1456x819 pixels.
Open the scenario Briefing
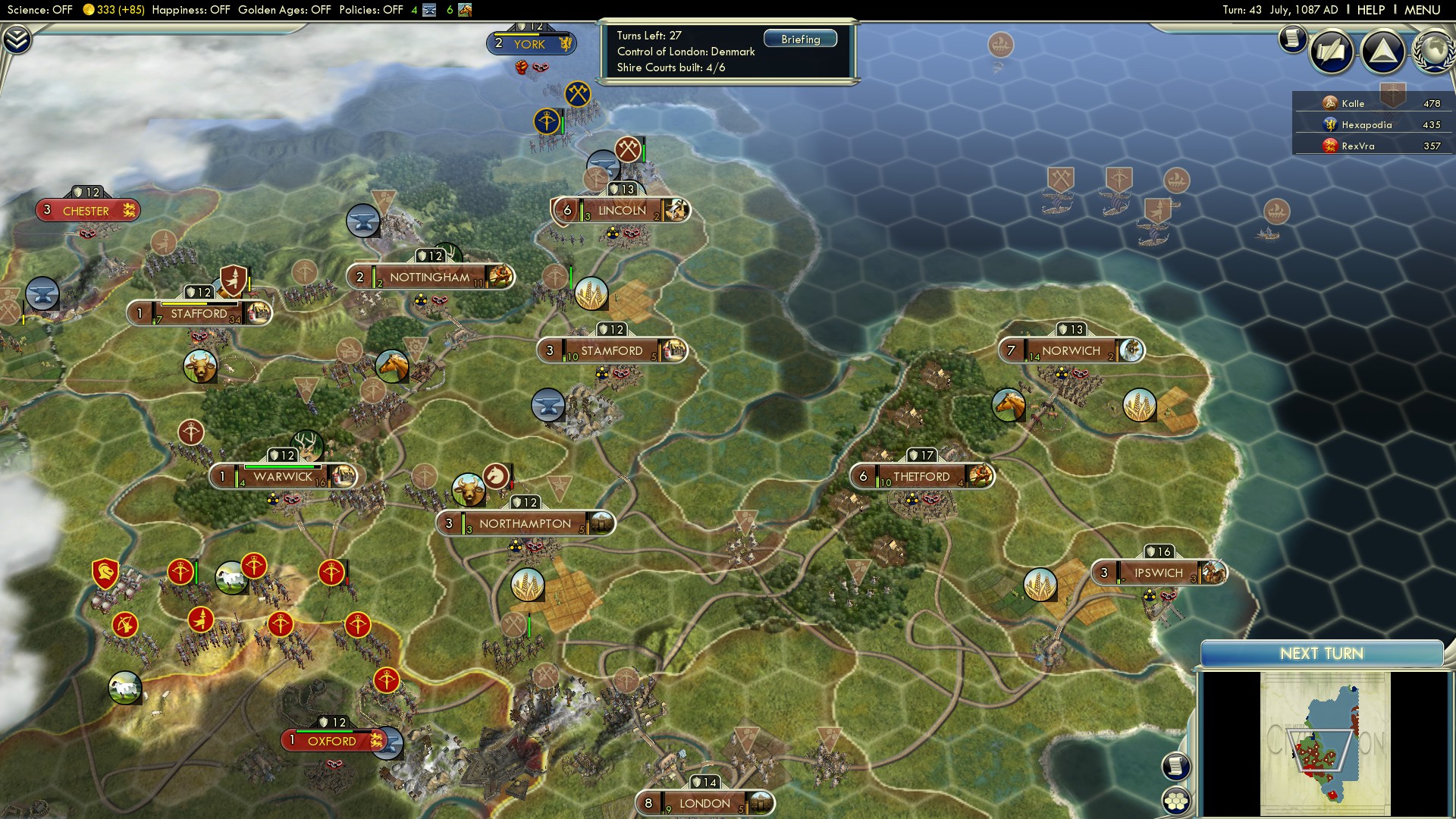800,39
